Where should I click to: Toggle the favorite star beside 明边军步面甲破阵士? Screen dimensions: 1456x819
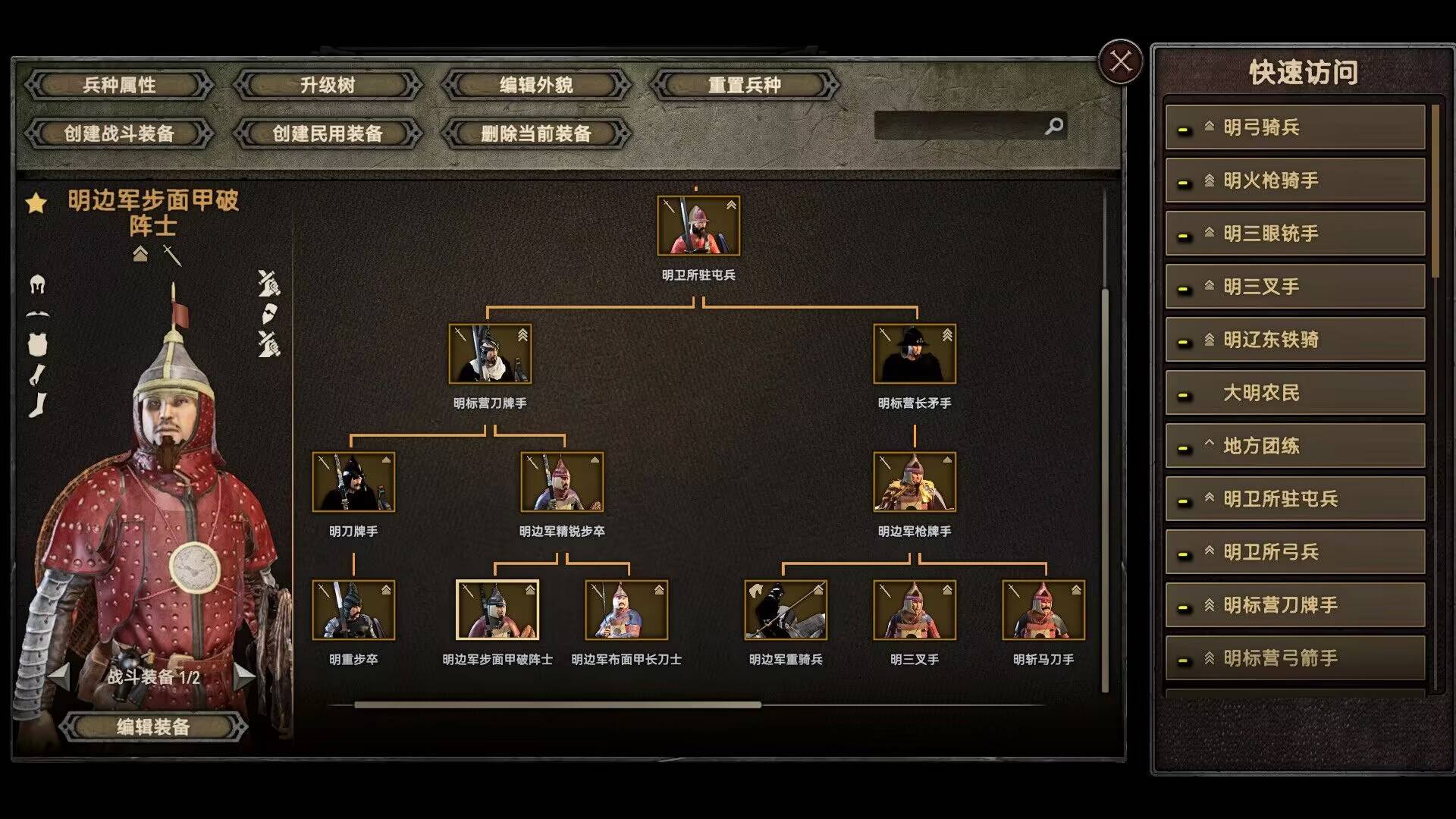point(35,202)
